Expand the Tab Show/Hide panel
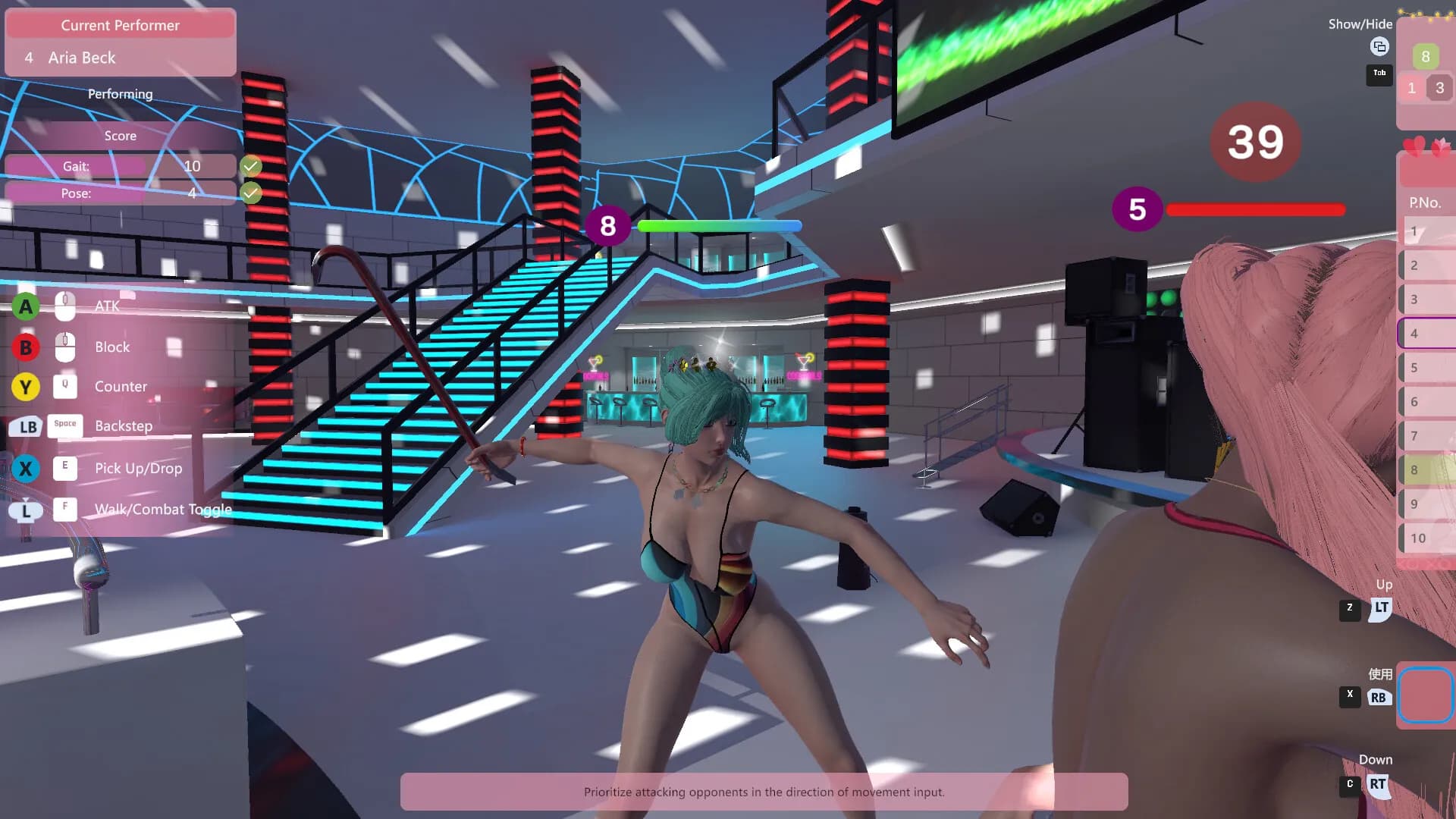The image size is (1456, 819). coord(1379,74)
